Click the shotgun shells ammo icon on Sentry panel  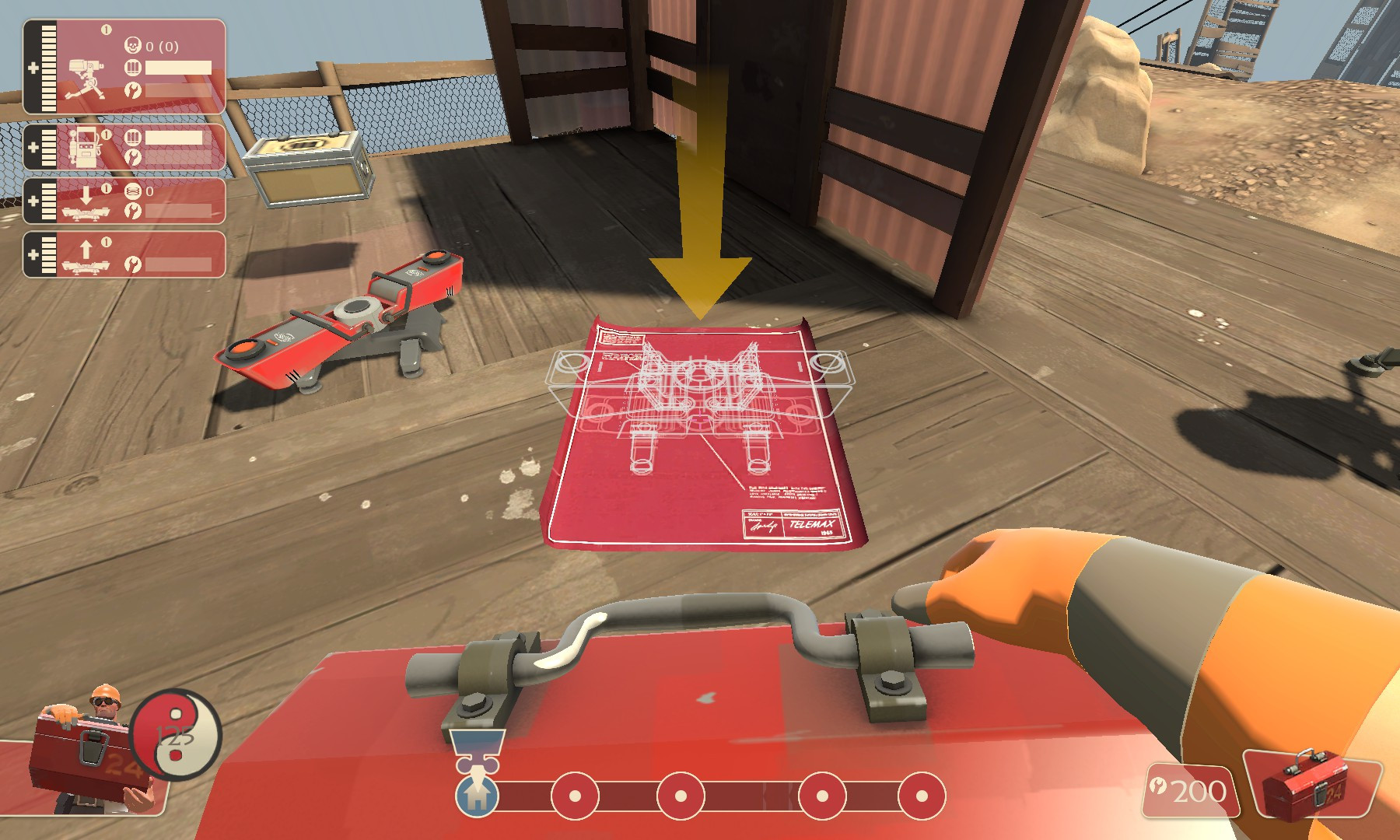click(134, 66)
